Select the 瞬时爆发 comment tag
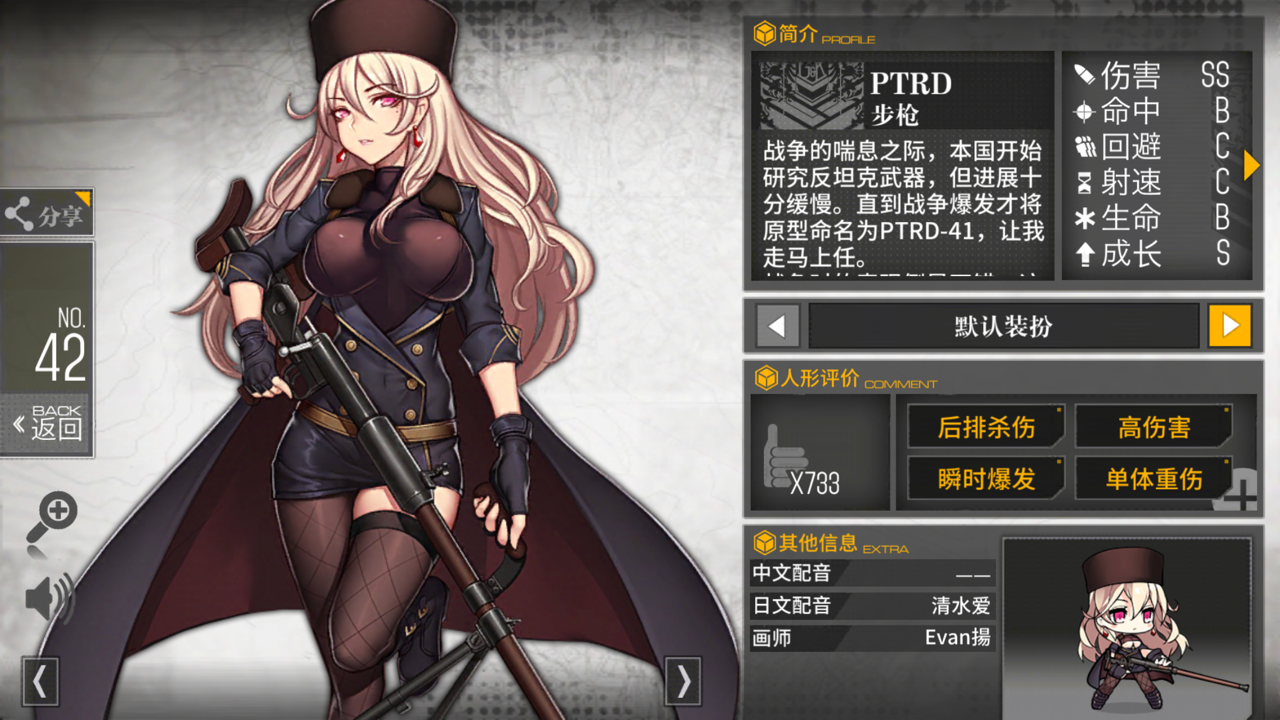This screenshot has height=720, width=1280. (986, 479)
